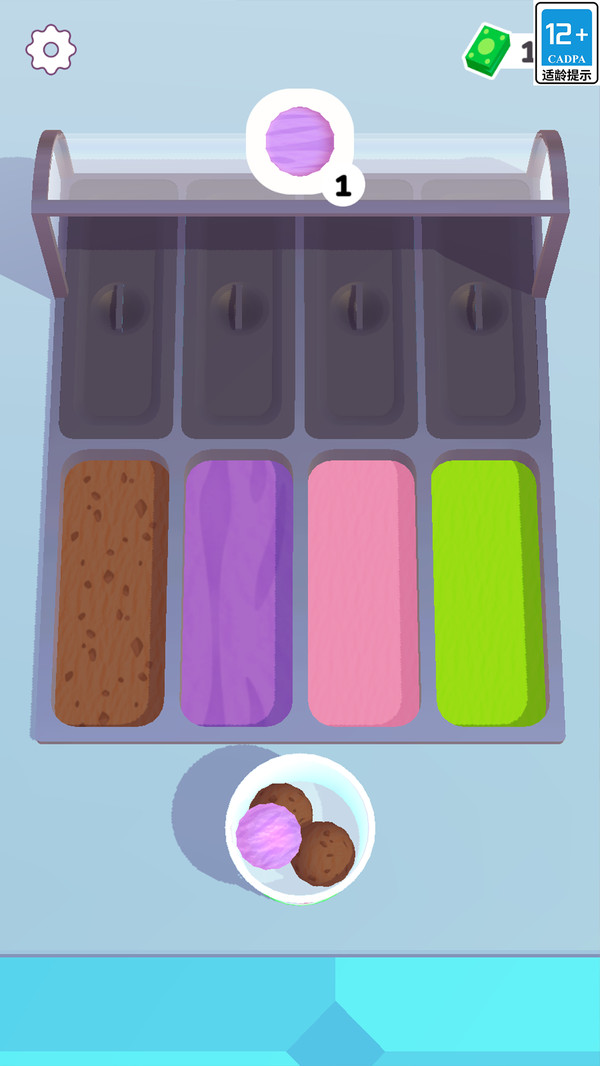Scoop from the chocolate ice cream tub
Viewport: 600px width, 1066px height.
pyautogui.click(x=110, y=592)
